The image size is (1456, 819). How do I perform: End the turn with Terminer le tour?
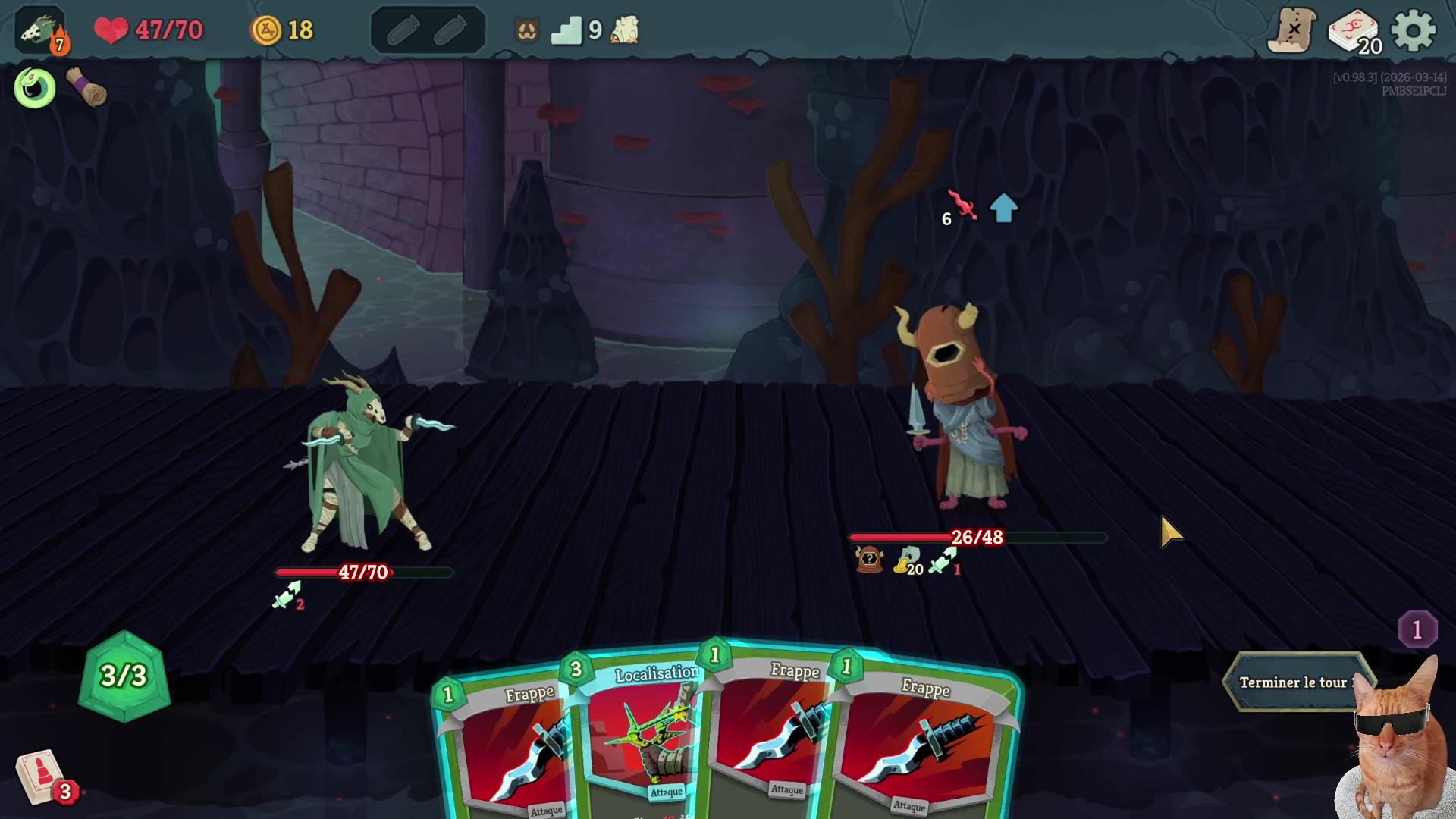click(1294, 682)
